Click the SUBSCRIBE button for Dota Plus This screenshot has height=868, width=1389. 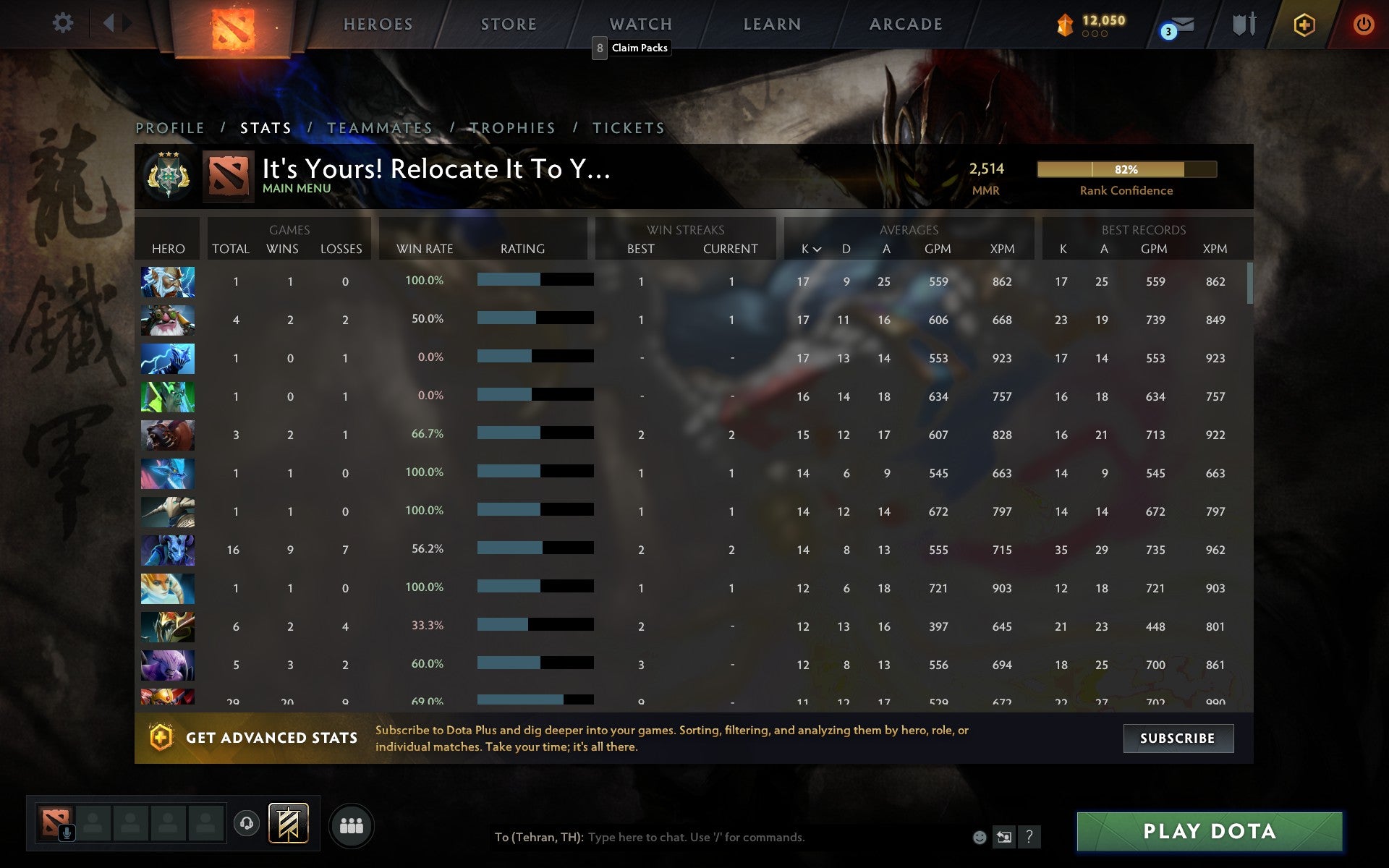click(1178, 739)
